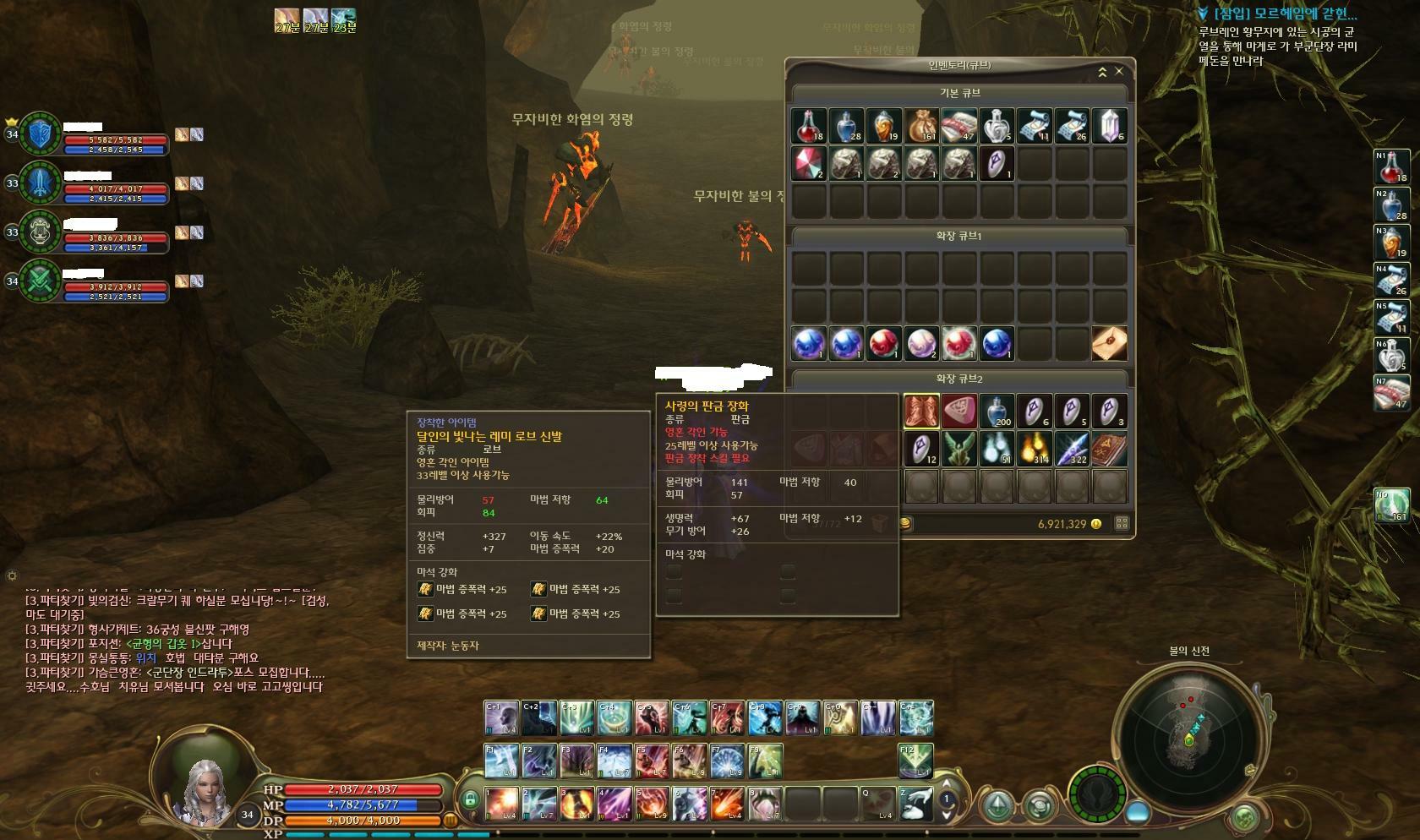Use the Z hand-and-swan skill slot

pyautogui.click(x=915, y=804)
